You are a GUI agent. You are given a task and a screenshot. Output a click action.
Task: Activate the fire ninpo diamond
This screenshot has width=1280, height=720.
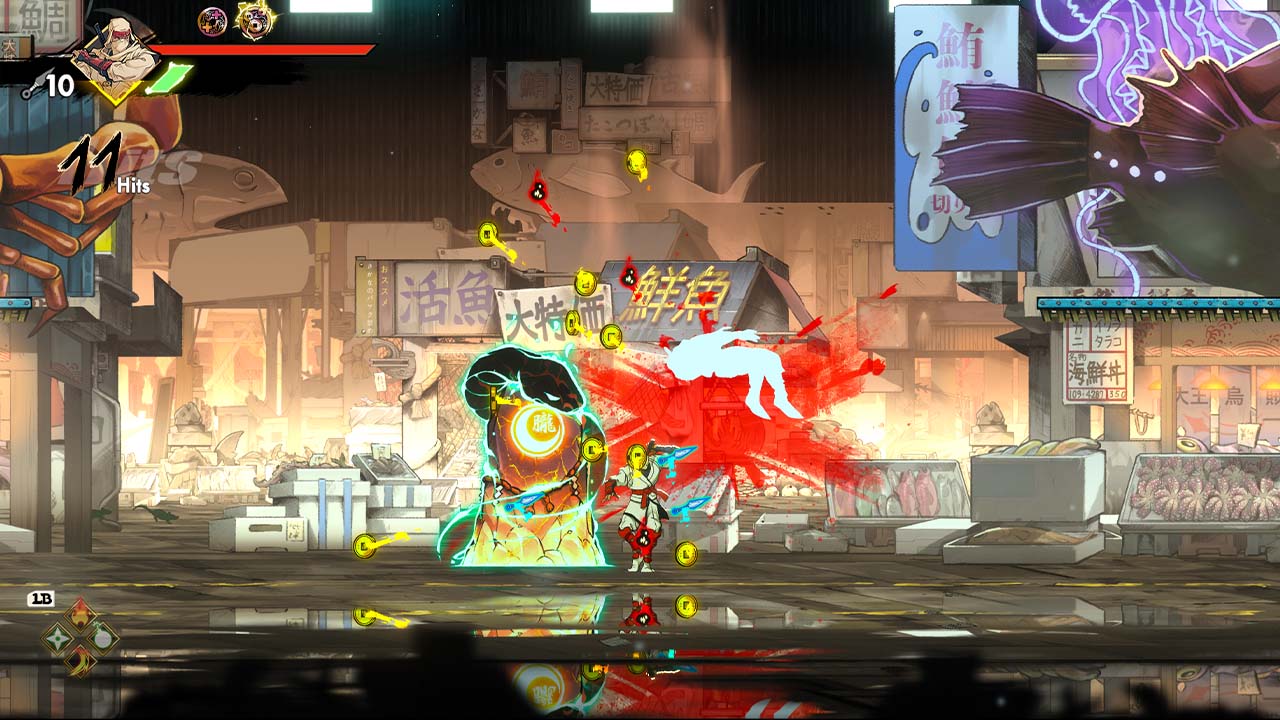(80, 615)
